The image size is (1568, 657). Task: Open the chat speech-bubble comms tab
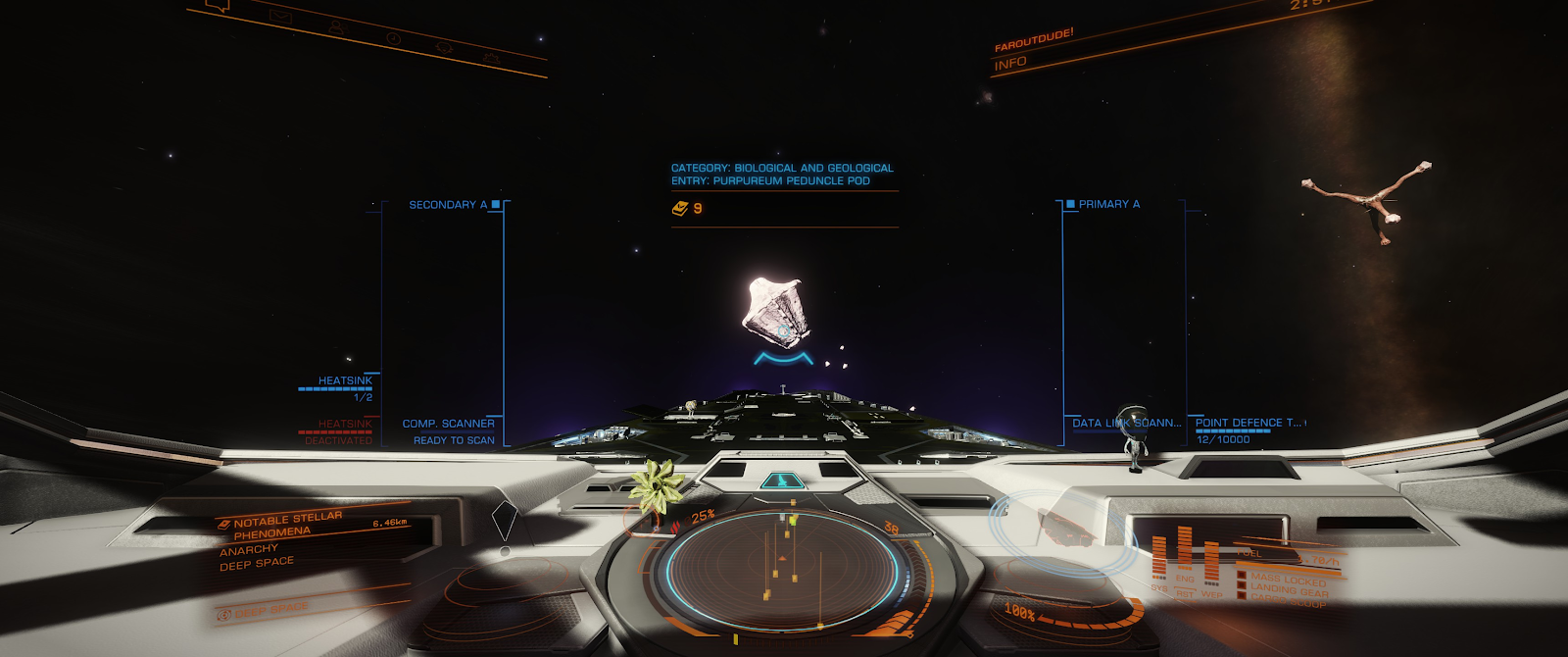point(219,5)
